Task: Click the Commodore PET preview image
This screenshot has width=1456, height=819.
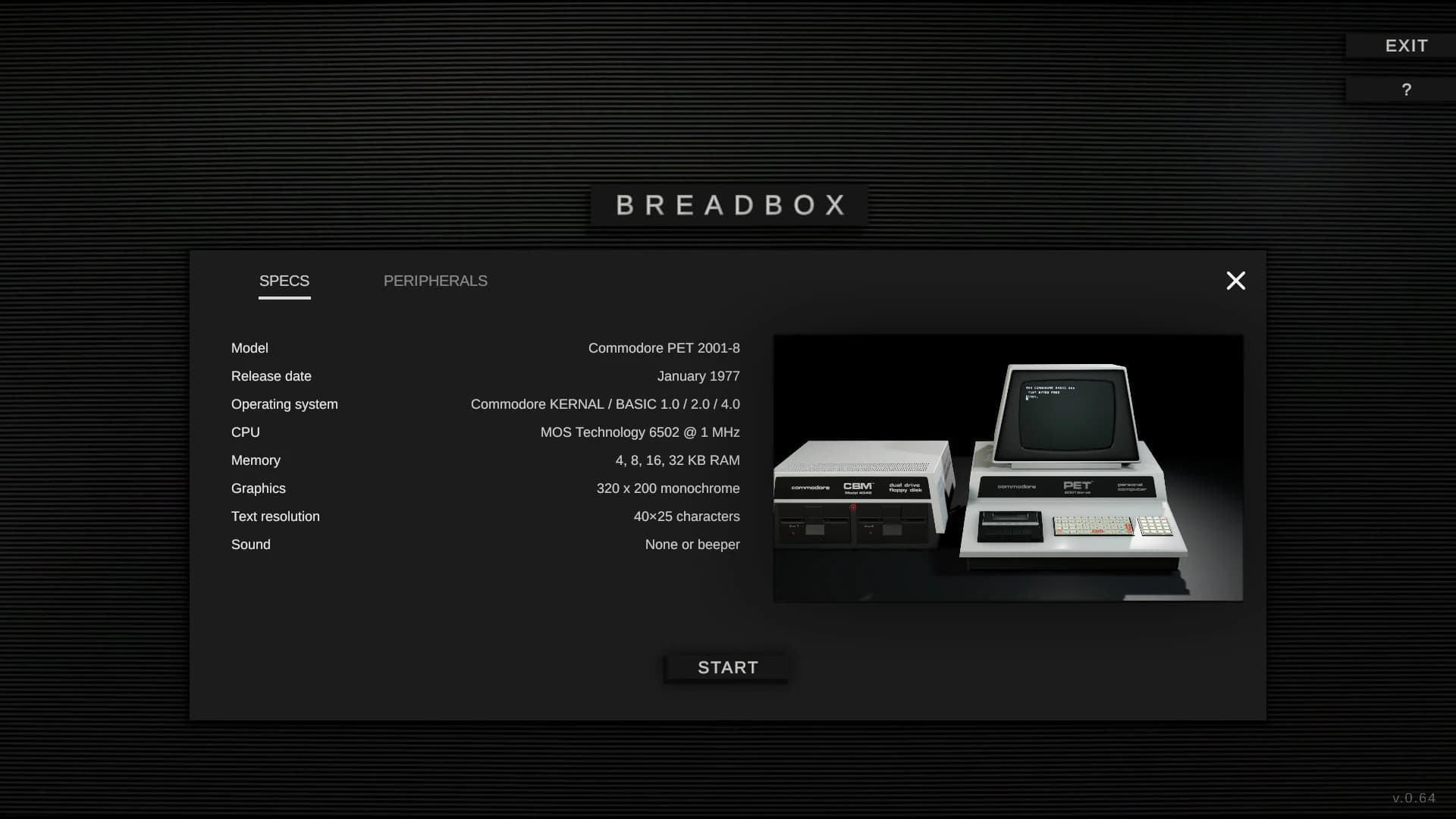Action: pyautogui.click(x=1007, y=466)
